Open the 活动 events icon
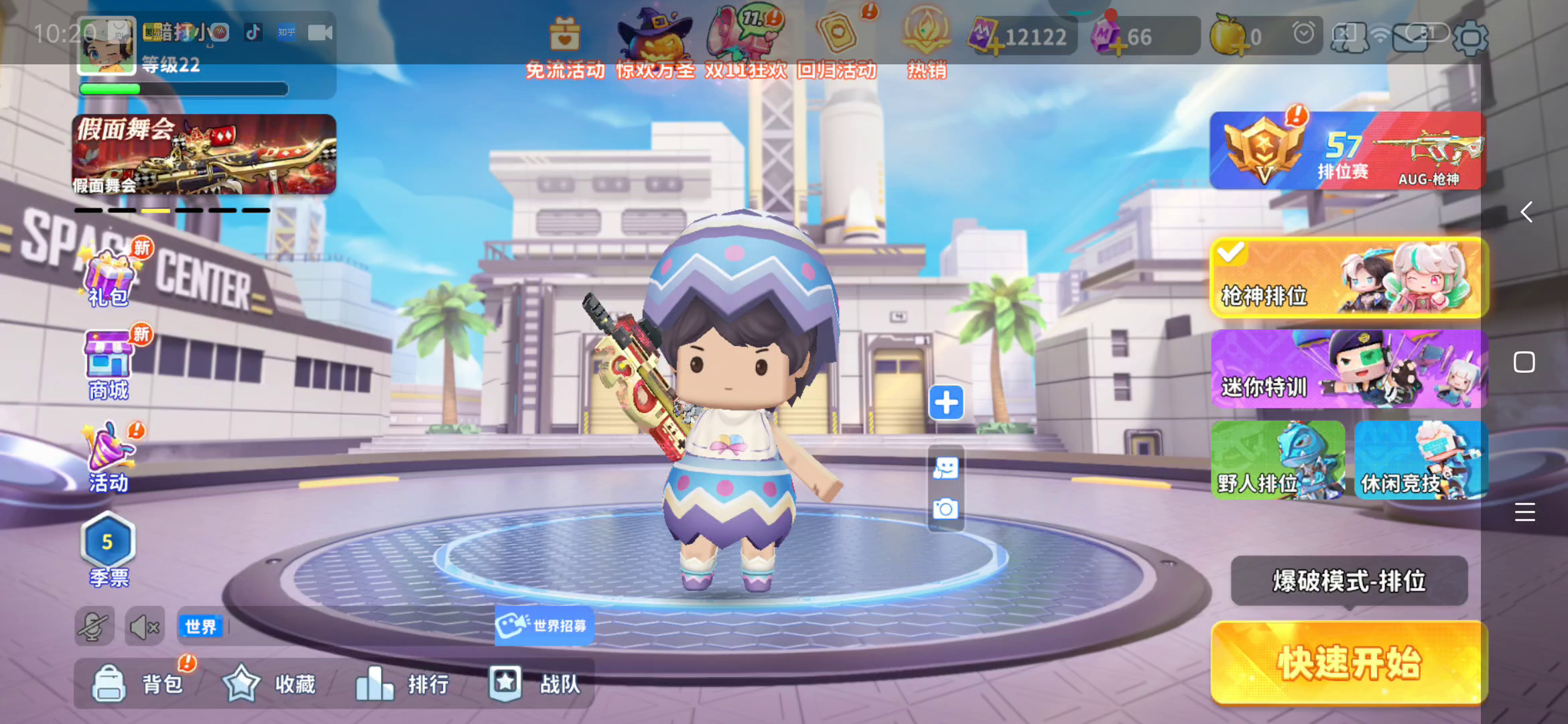 (109, 459)
